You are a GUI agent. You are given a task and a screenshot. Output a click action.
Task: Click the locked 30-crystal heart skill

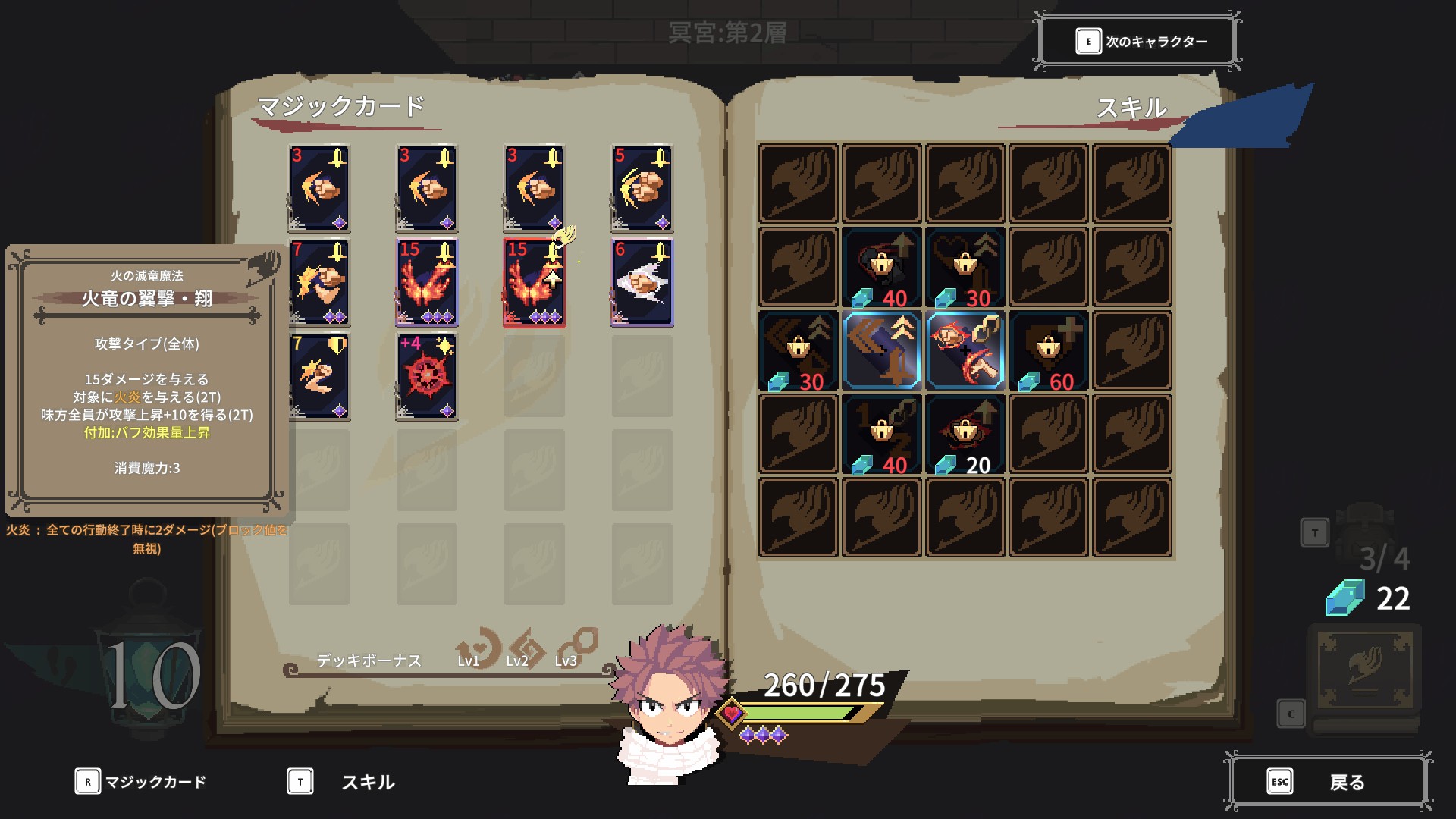click(965, 267)
